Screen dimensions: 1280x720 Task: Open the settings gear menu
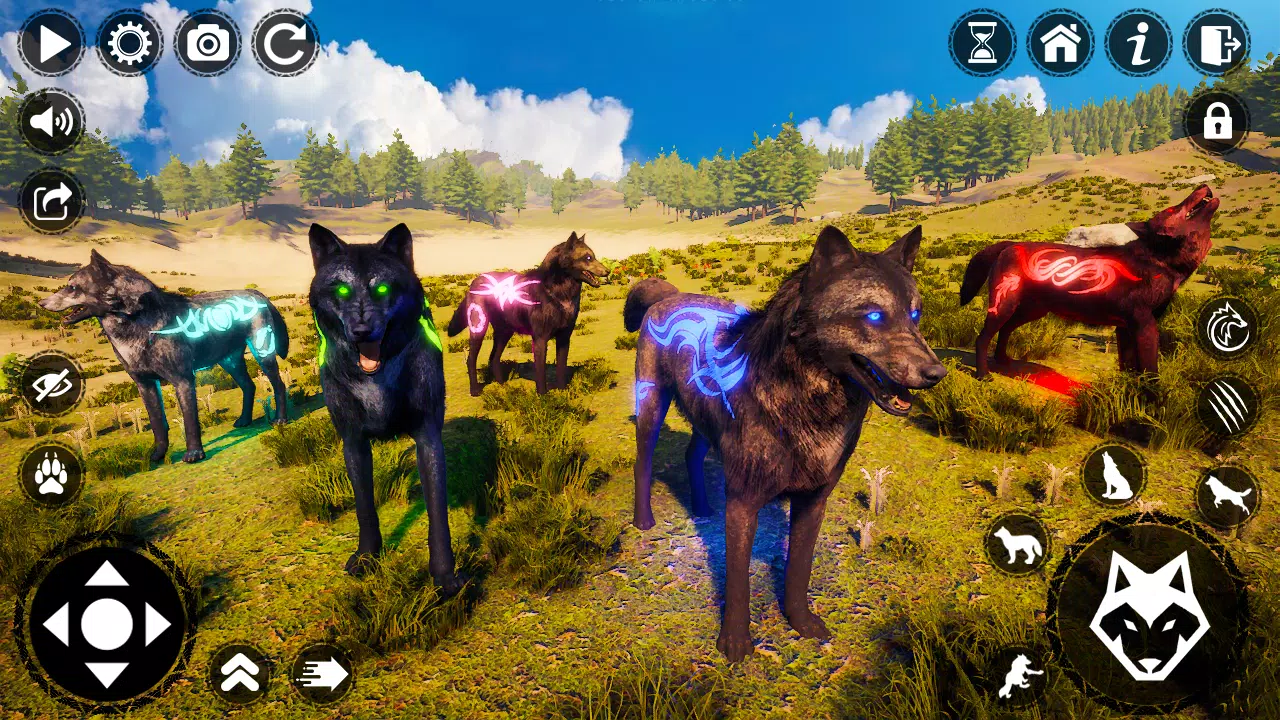(x=130, y=44)
